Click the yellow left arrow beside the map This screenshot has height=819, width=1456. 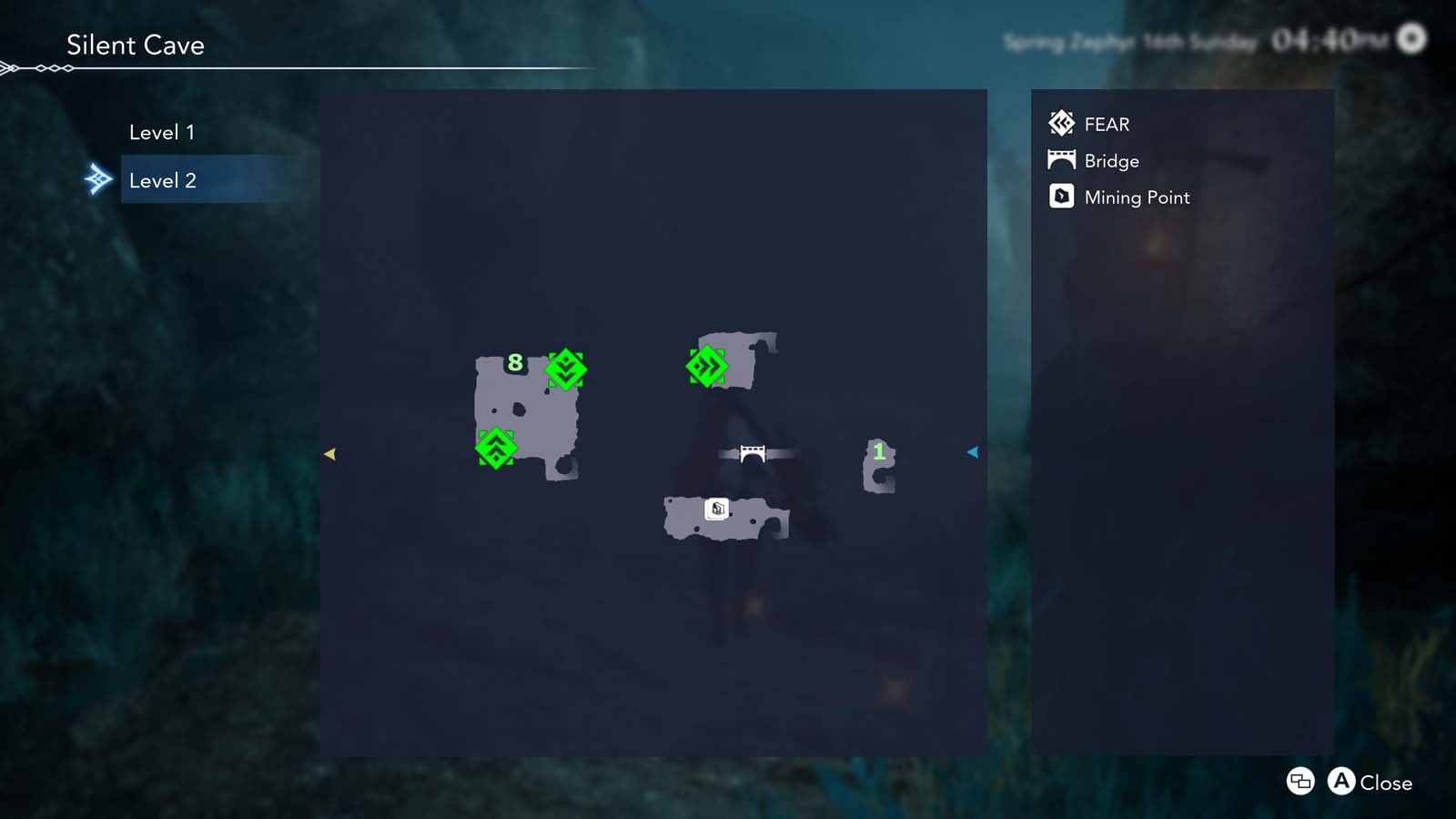pos(331,452)
